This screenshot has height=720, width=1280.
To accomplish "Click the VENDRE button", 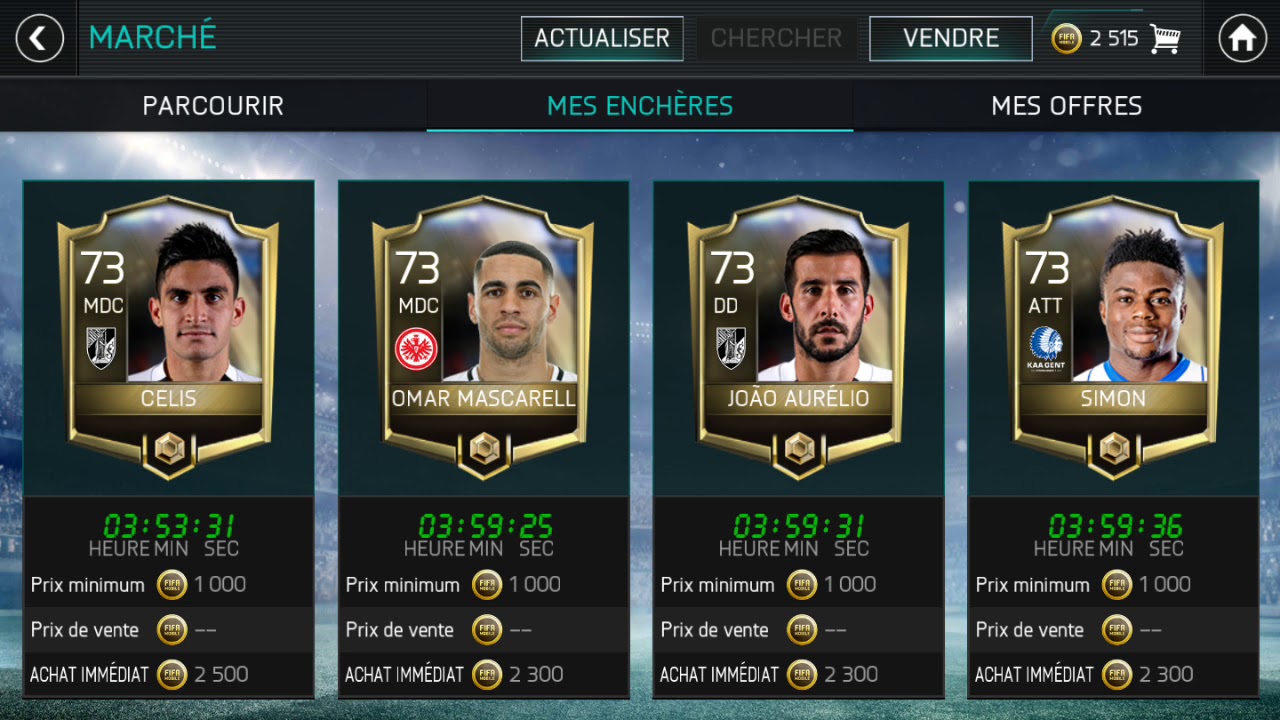I will 950,38.
